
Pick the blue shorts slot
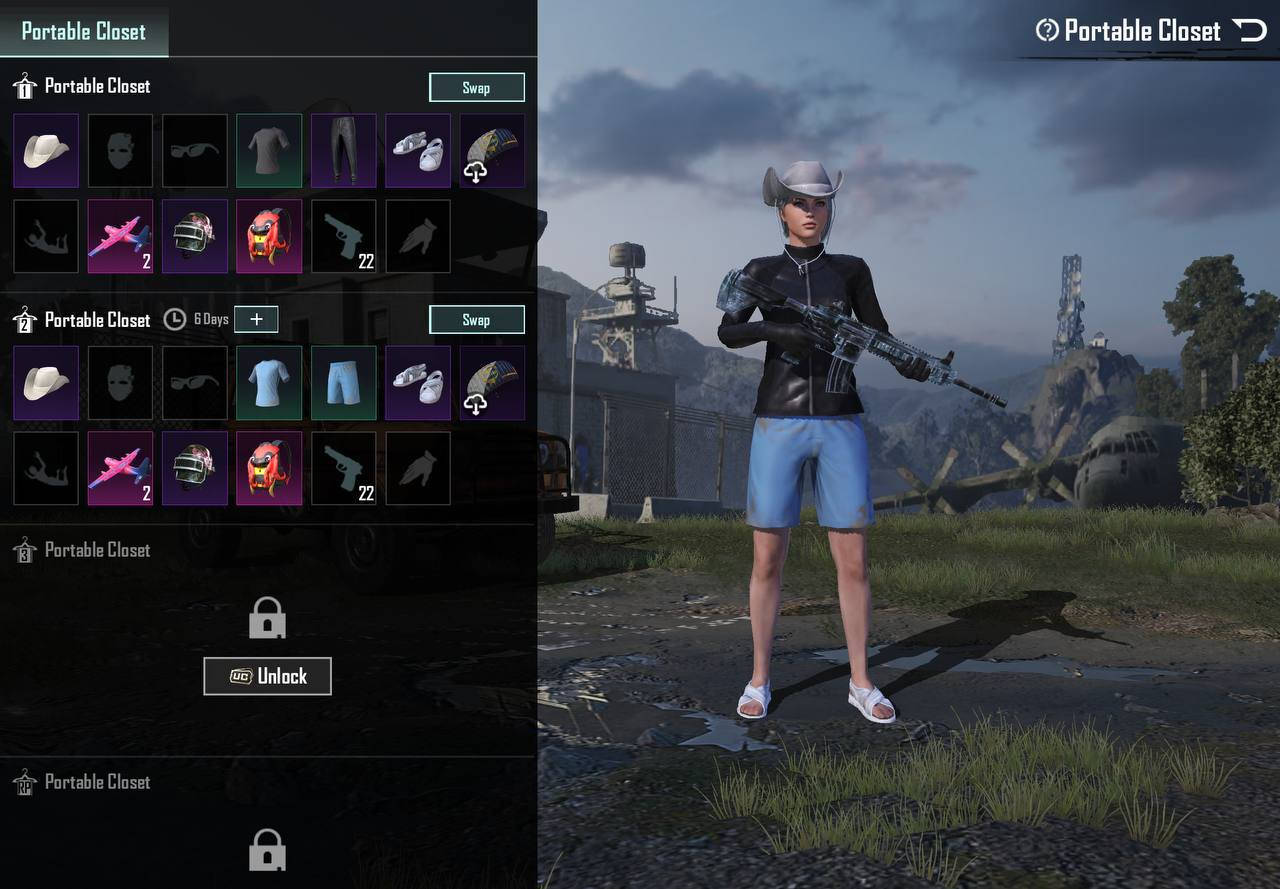tap(343, 383)
